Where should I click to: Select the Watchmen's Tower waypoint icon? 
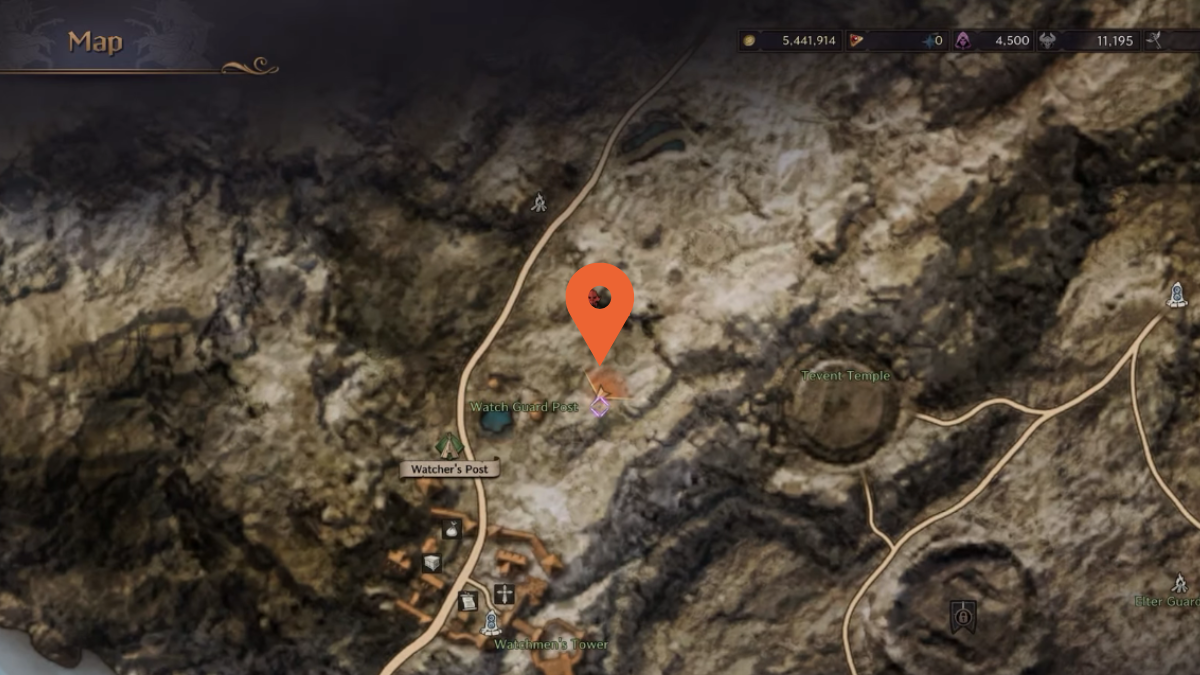490,624
